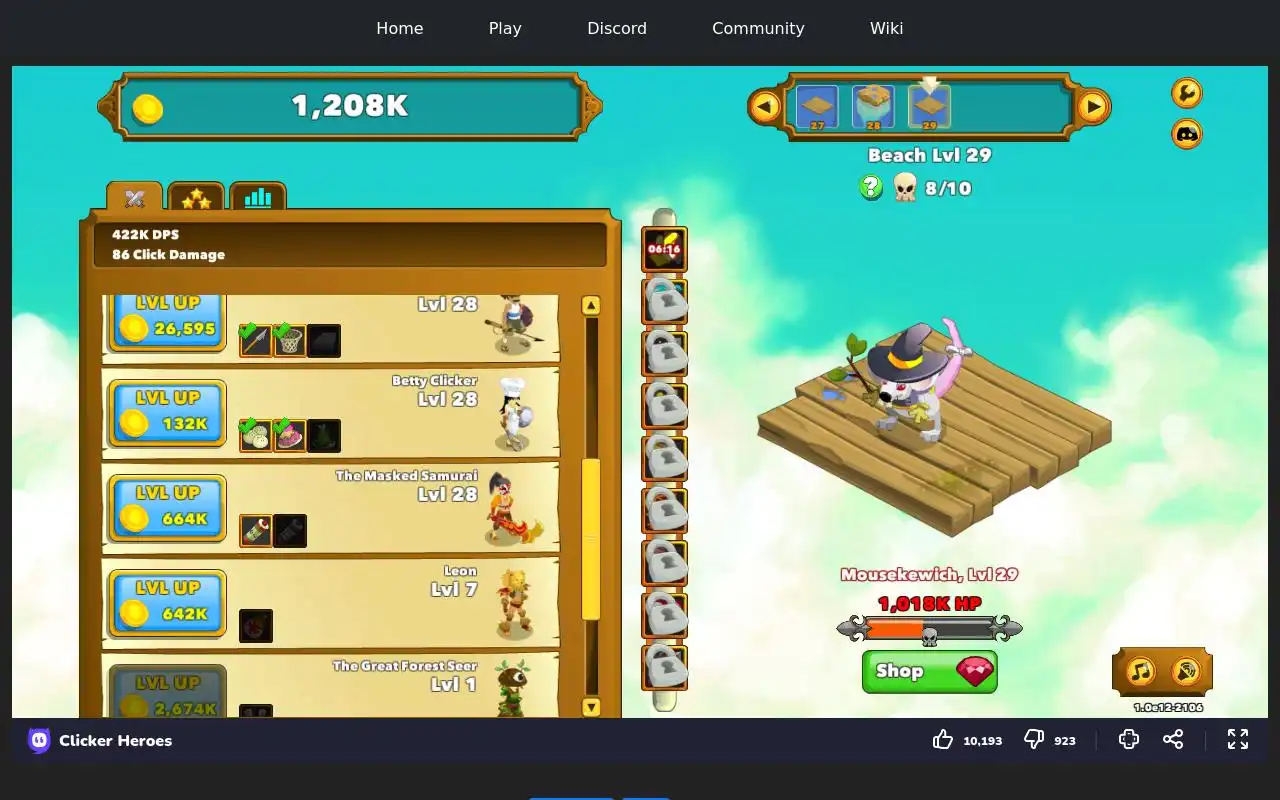1280x800 pixels.
Task: Enter fullscreen mode for the game
Action: click(1238, 739)
